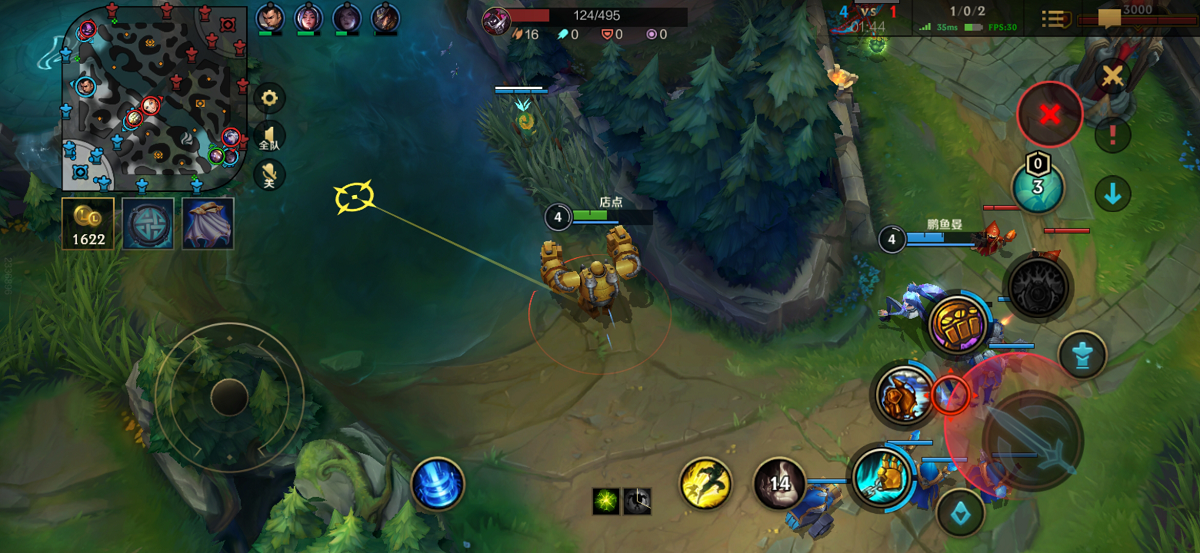Image resolution: width=1200 pixels, height=553 pixels.
Task: Activate the blue recall spell button
Action: (x=437, y=484)
